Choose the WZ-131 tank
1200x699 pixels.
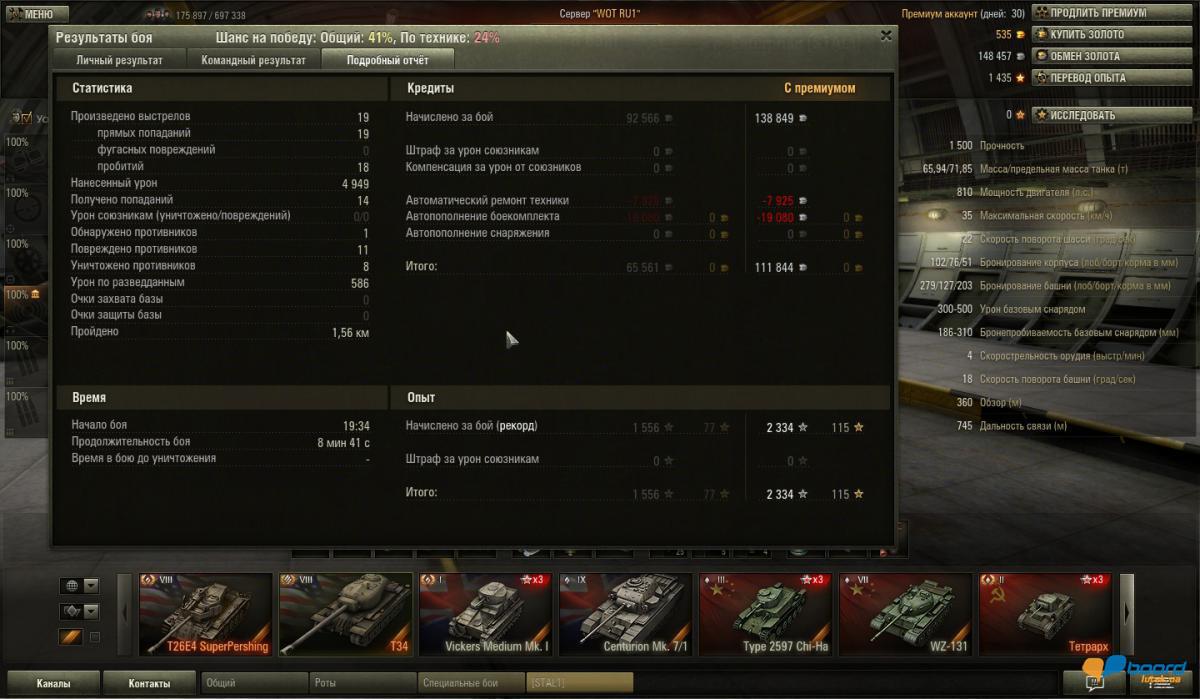point(905,614)
